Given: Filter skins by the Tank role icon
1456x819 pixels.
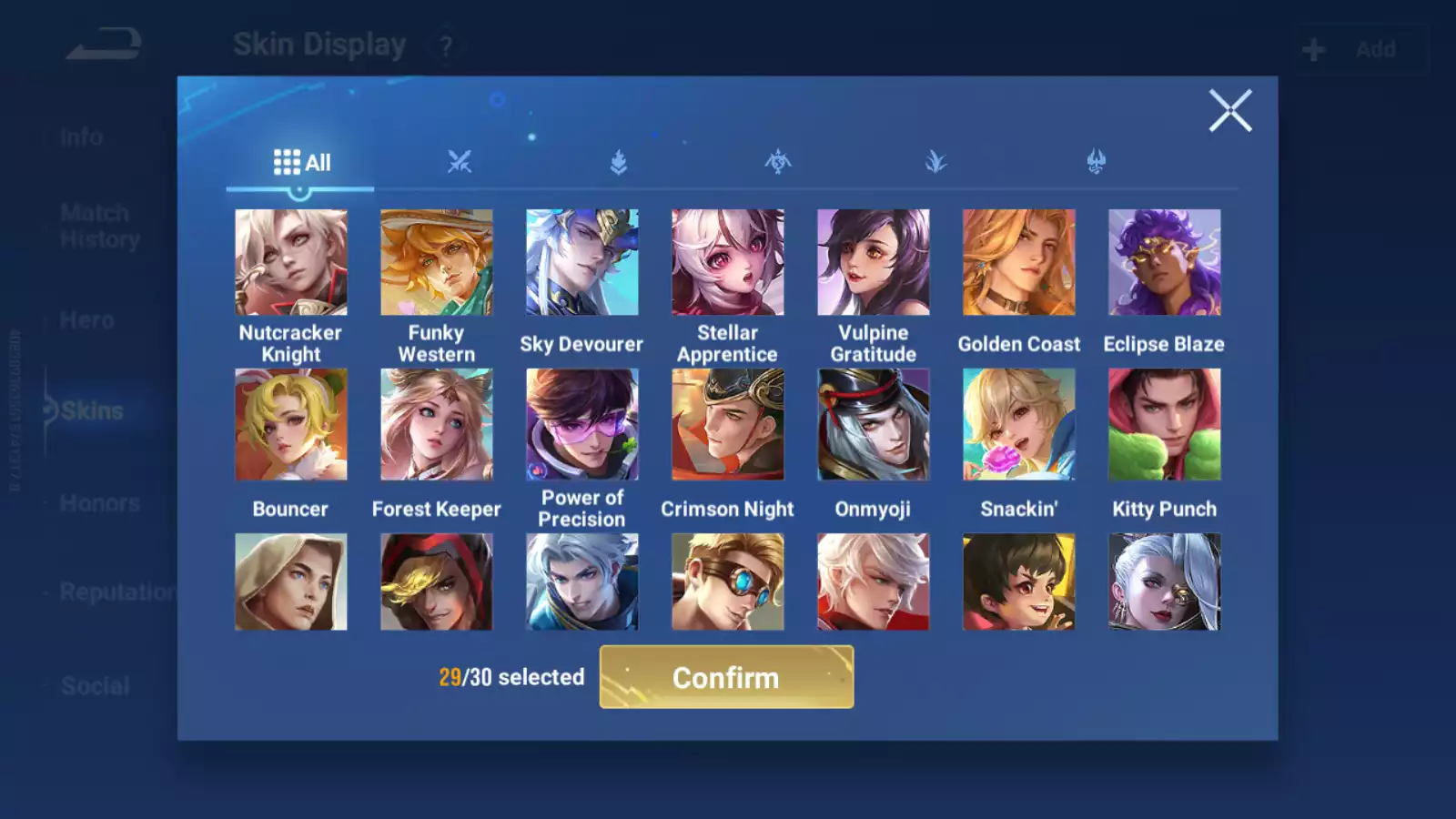Looking at the screenshot, I should [x=618, y=162].
